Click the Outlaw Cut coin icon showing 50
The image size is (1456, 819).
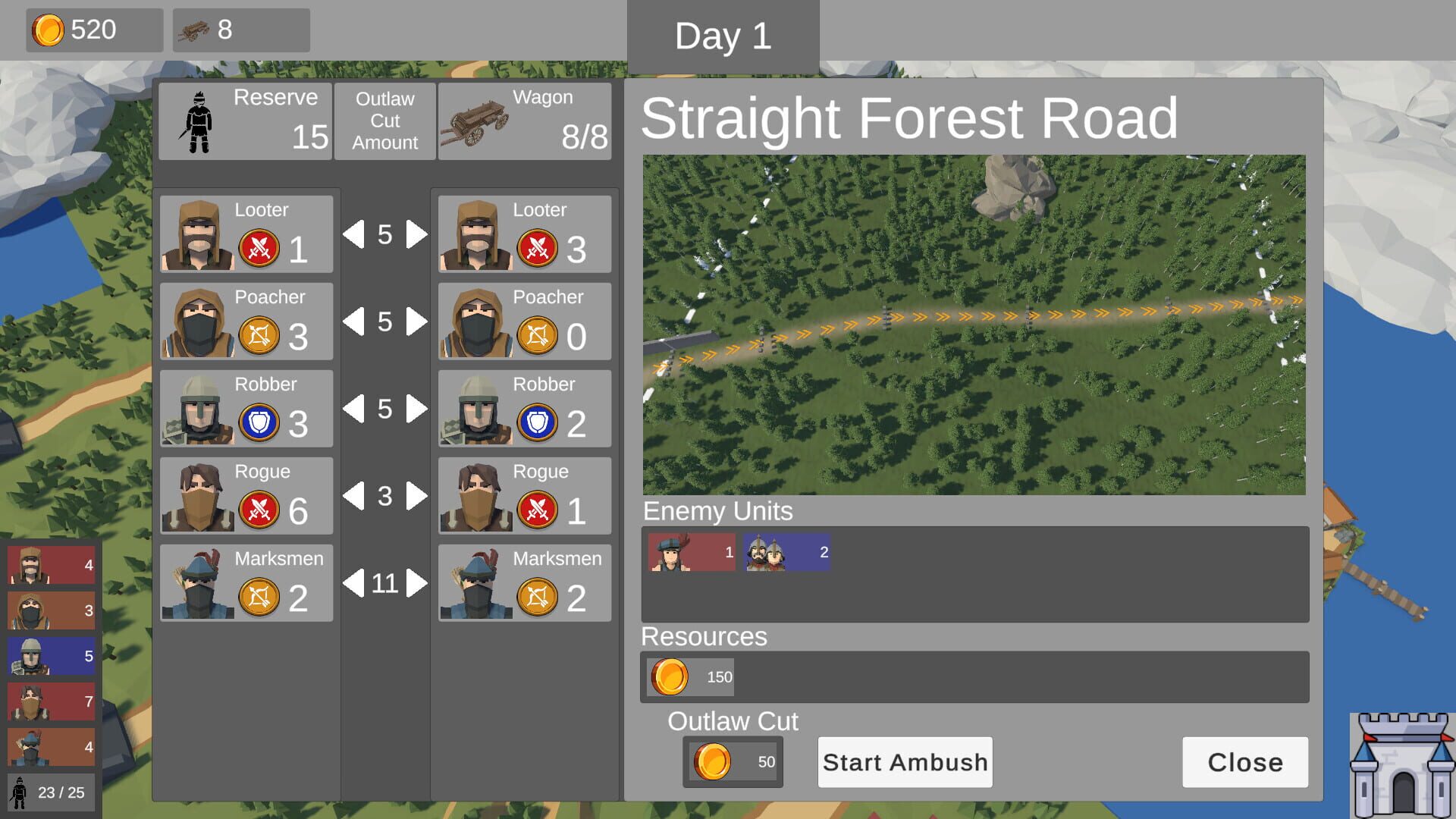click(x=711, y=762)
